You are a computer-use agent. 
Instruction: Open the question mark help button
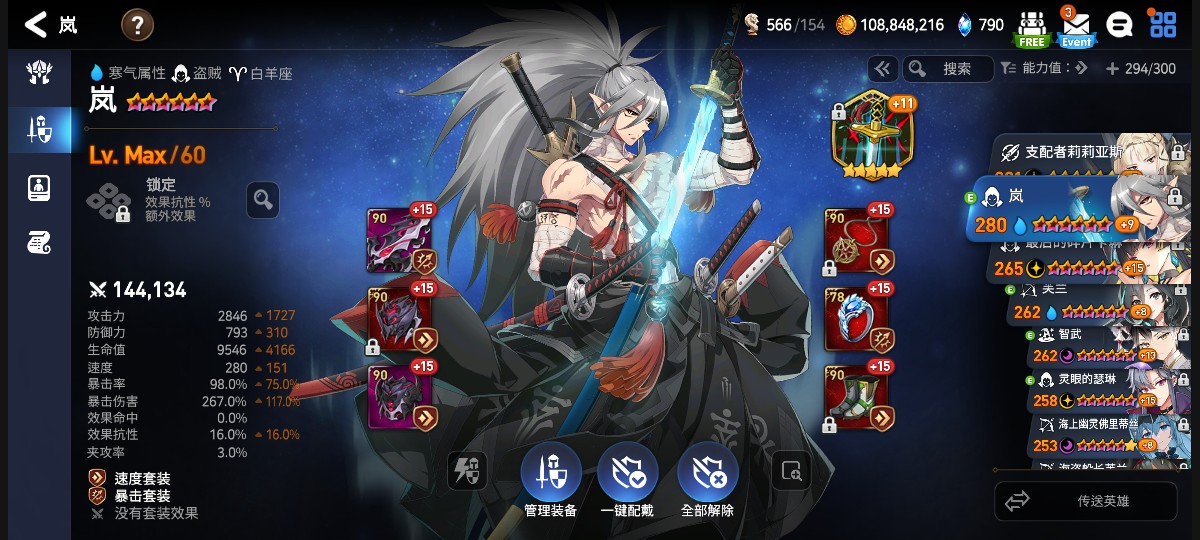137,25
